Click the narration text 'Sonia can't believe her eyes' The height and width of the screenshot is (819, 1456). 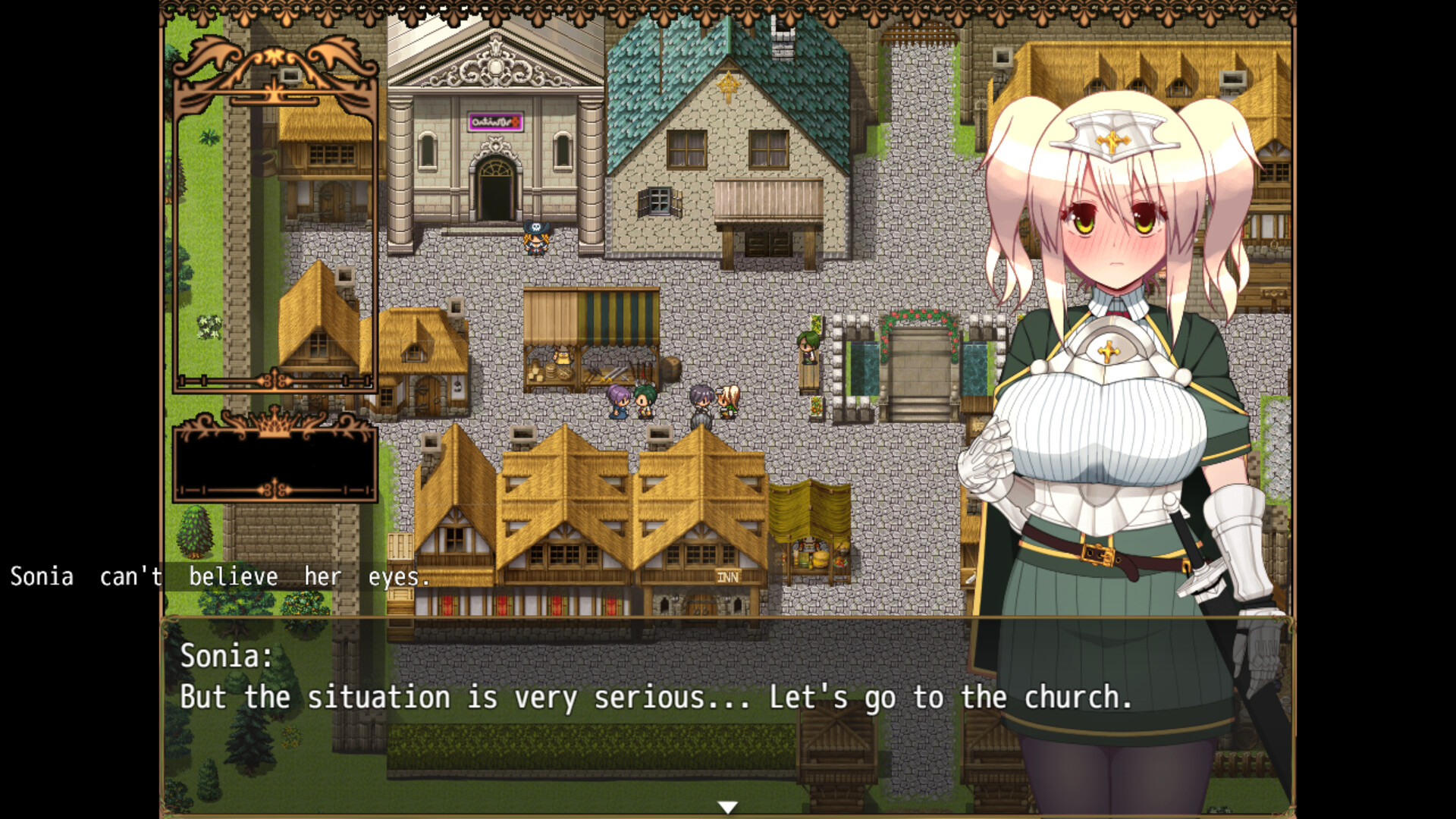pyautogui.click(x=220, y=576)
